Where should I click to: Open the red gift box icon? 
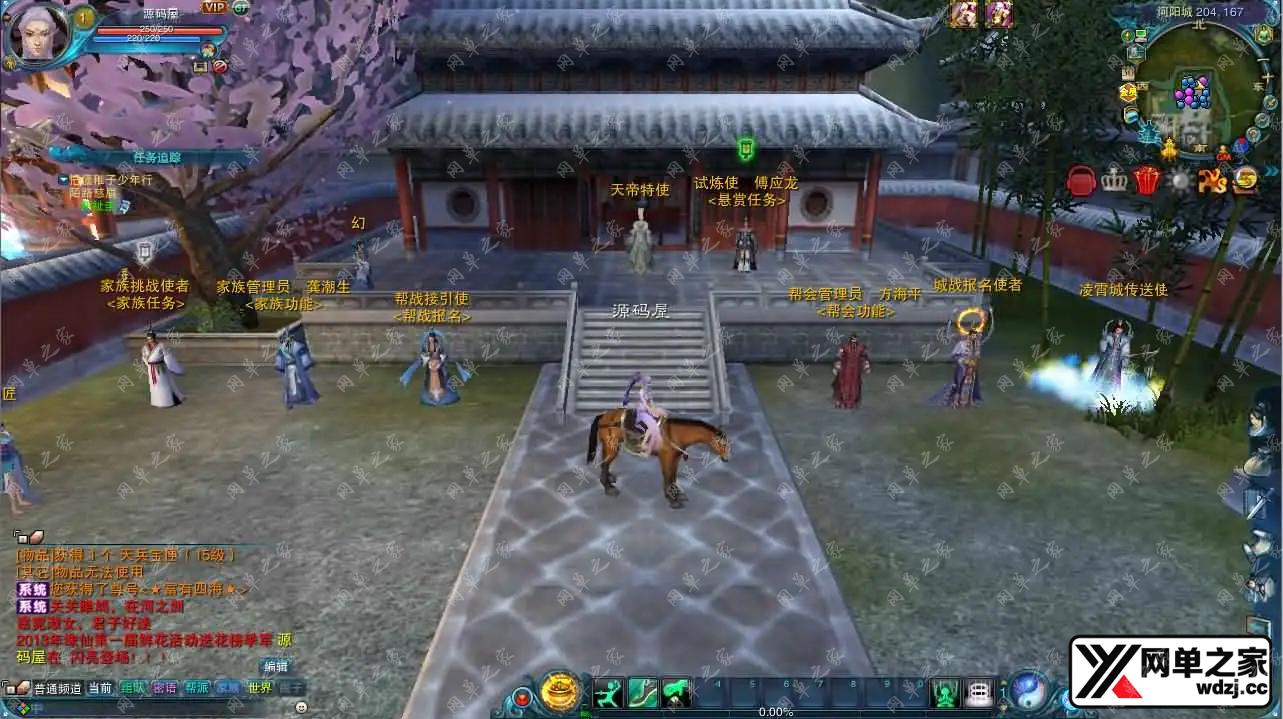click(x=1146, y=180)
